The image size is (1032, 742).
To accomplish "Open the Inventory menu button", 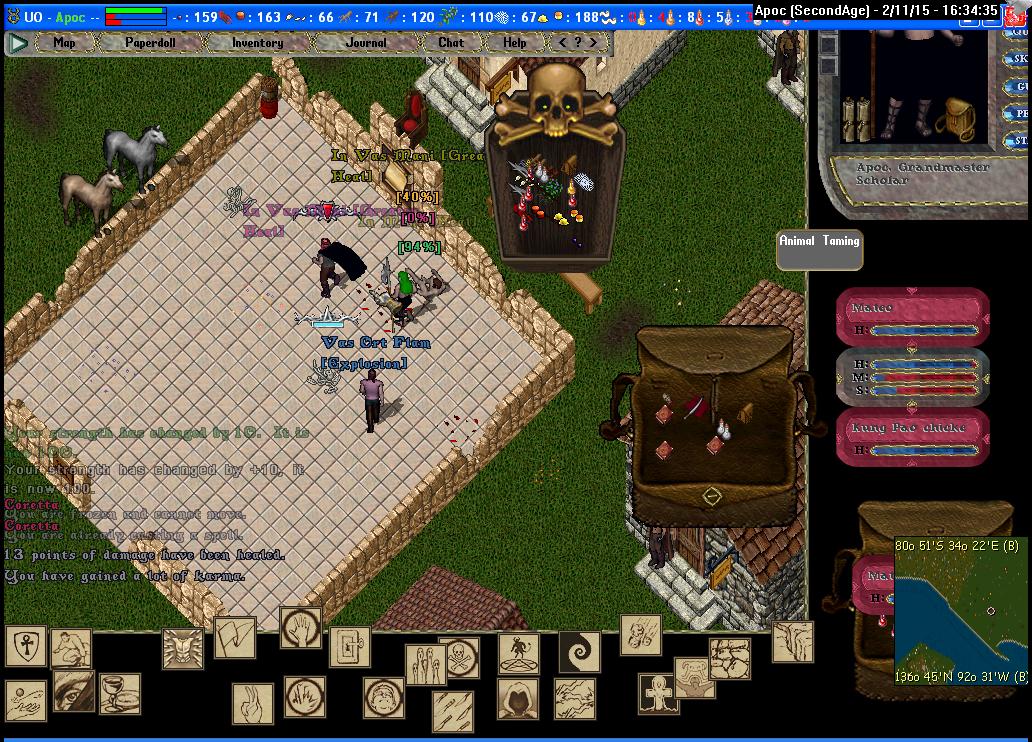I will pyautogui.click(x=257, y=43).
